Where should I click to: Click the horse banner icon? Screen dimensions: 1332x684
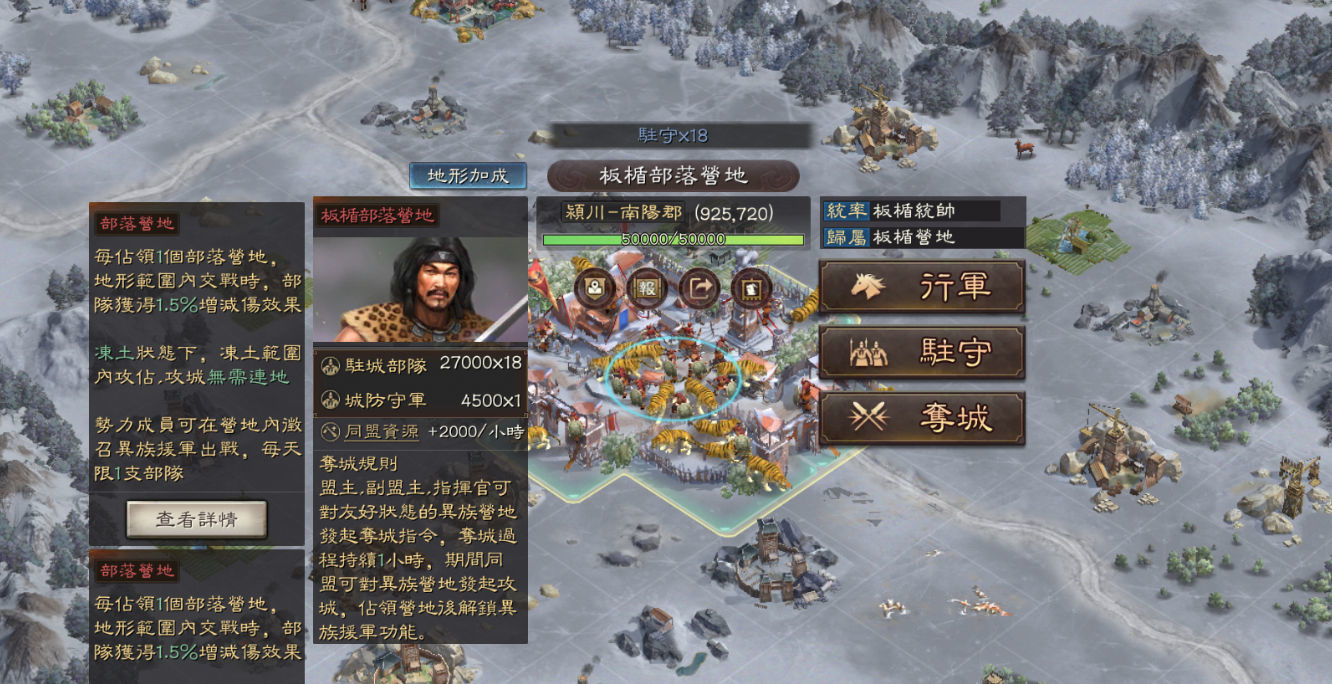coord(751,288)
